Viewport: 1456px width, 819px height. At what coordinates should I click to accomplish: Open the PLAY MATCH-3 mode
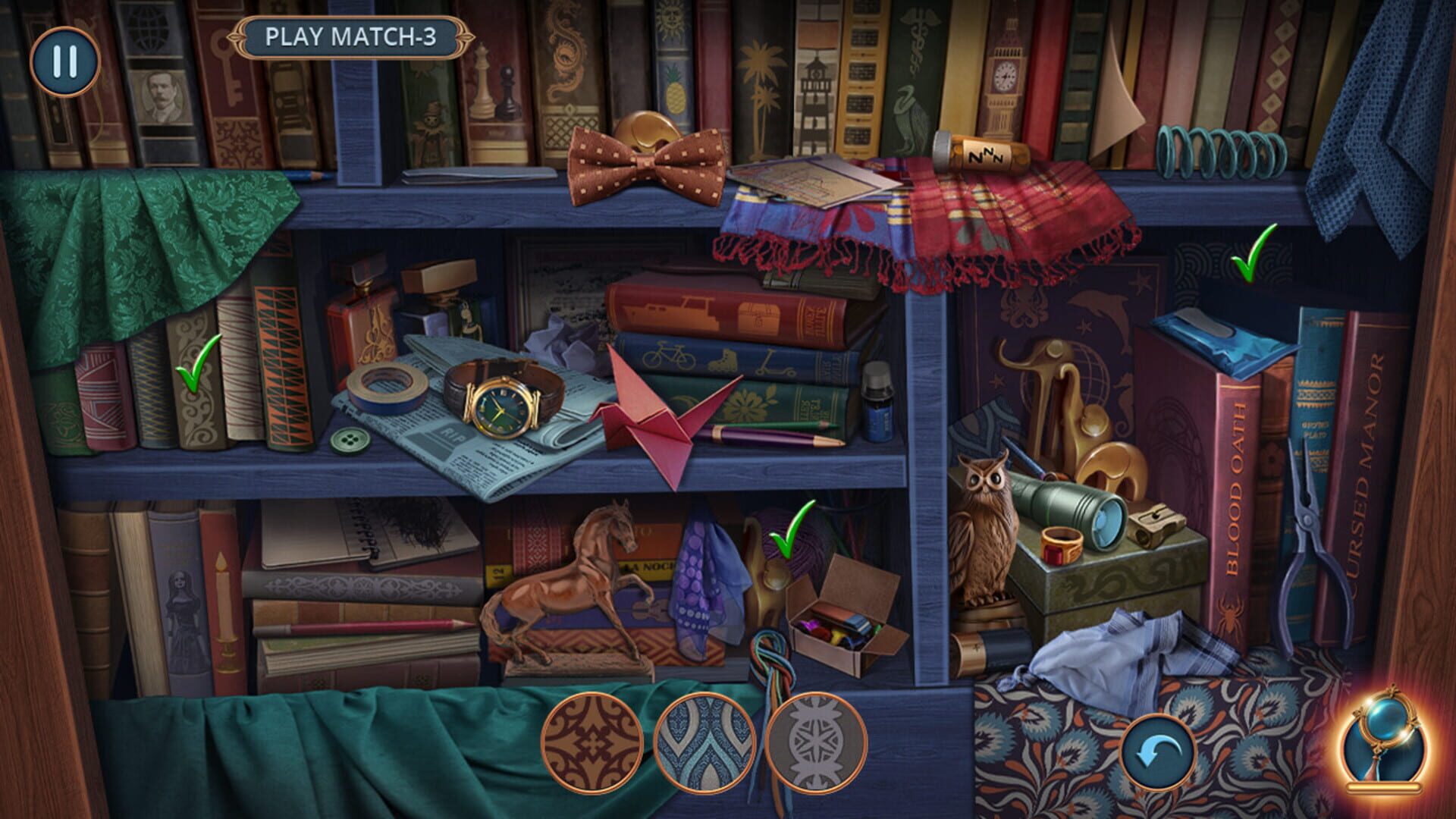click(x=353, y=34)
